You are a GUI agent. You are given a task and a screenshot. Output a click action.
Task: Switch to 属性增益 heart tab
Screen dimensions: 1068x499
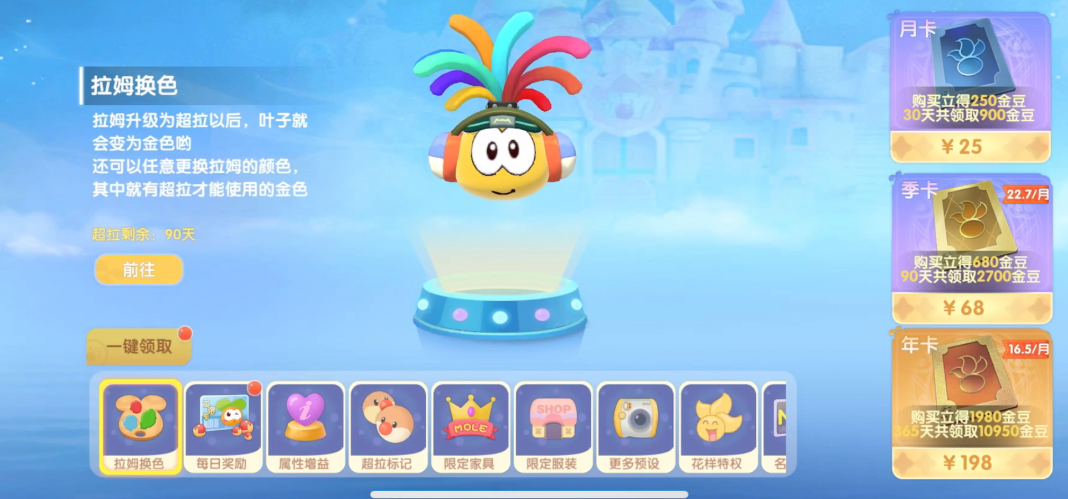click(x=305, y=425)
